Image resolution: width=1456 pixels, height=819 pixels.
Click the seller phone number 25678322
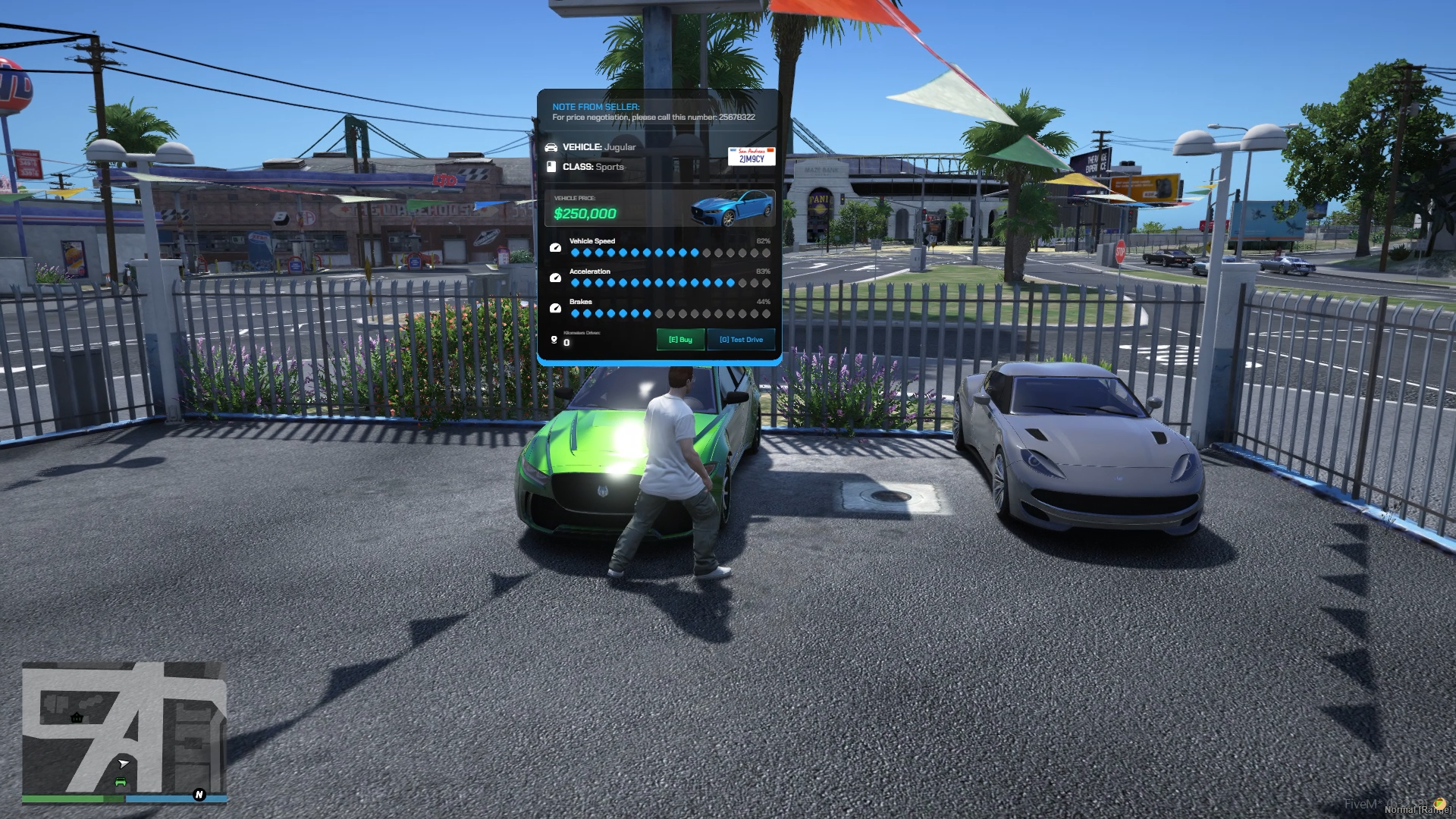(736, 116)
